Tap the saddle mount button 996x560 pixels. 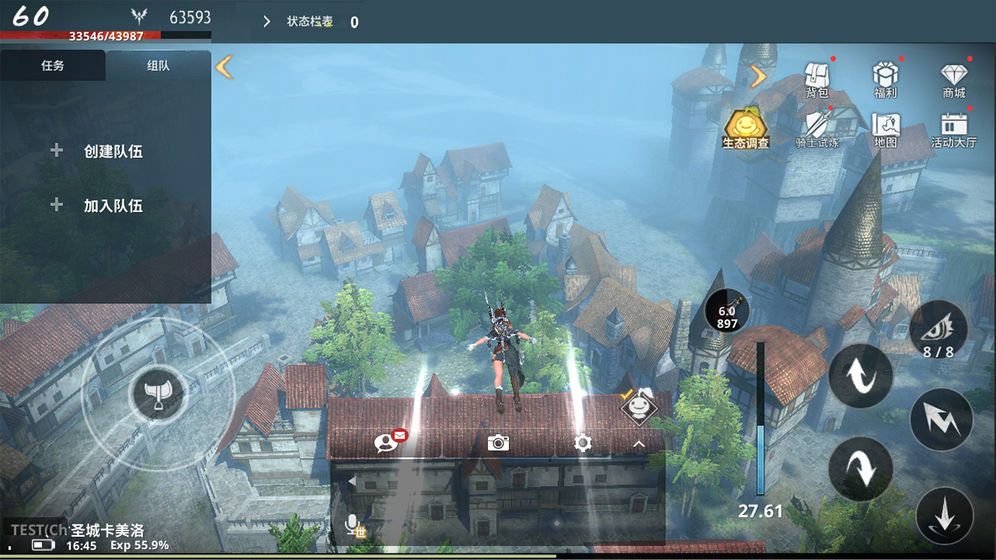point(153,393)
